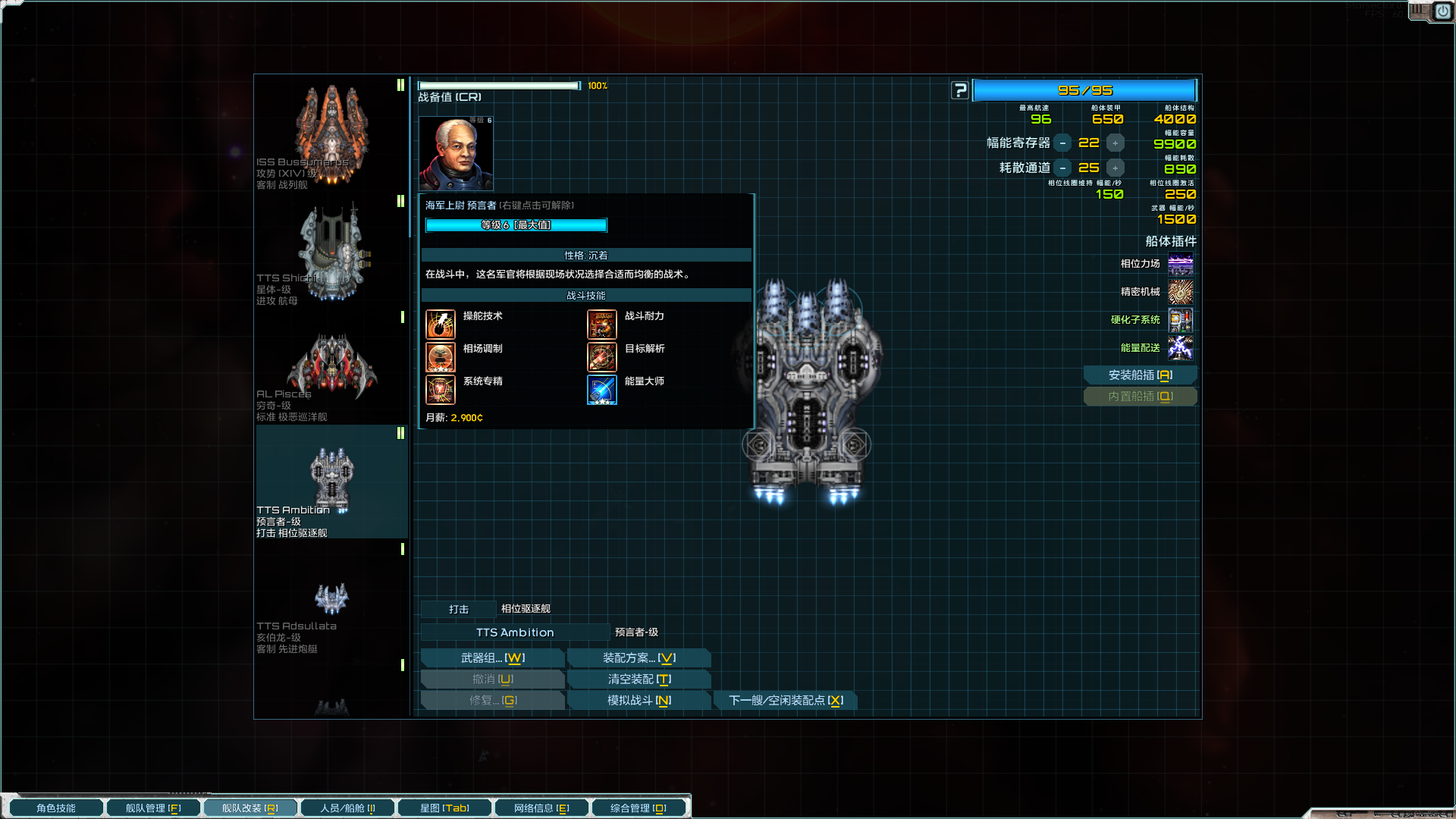
Task: Open the 综合管理 command tab
Action: (x=639, y=808)
